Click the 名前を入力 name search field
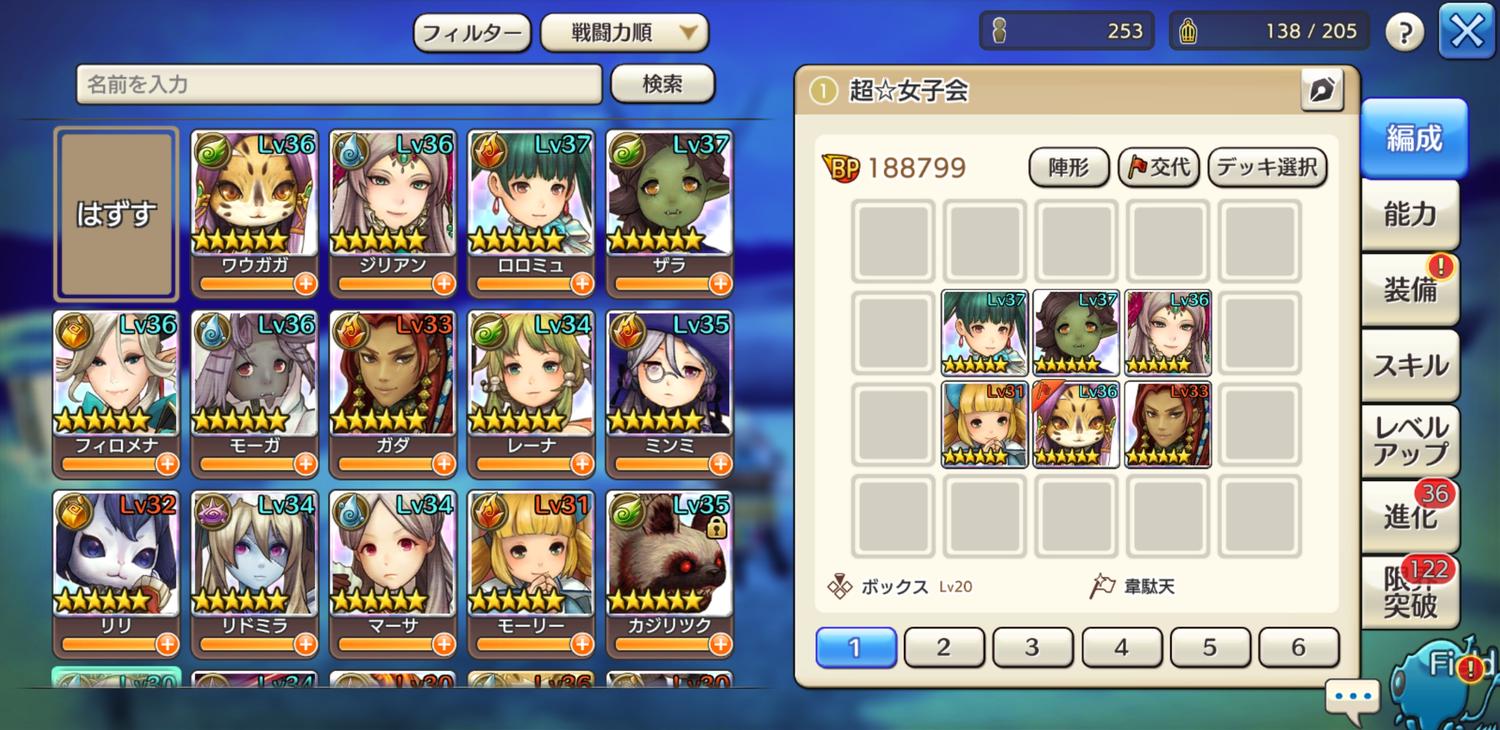 click(x=339, y=85)
